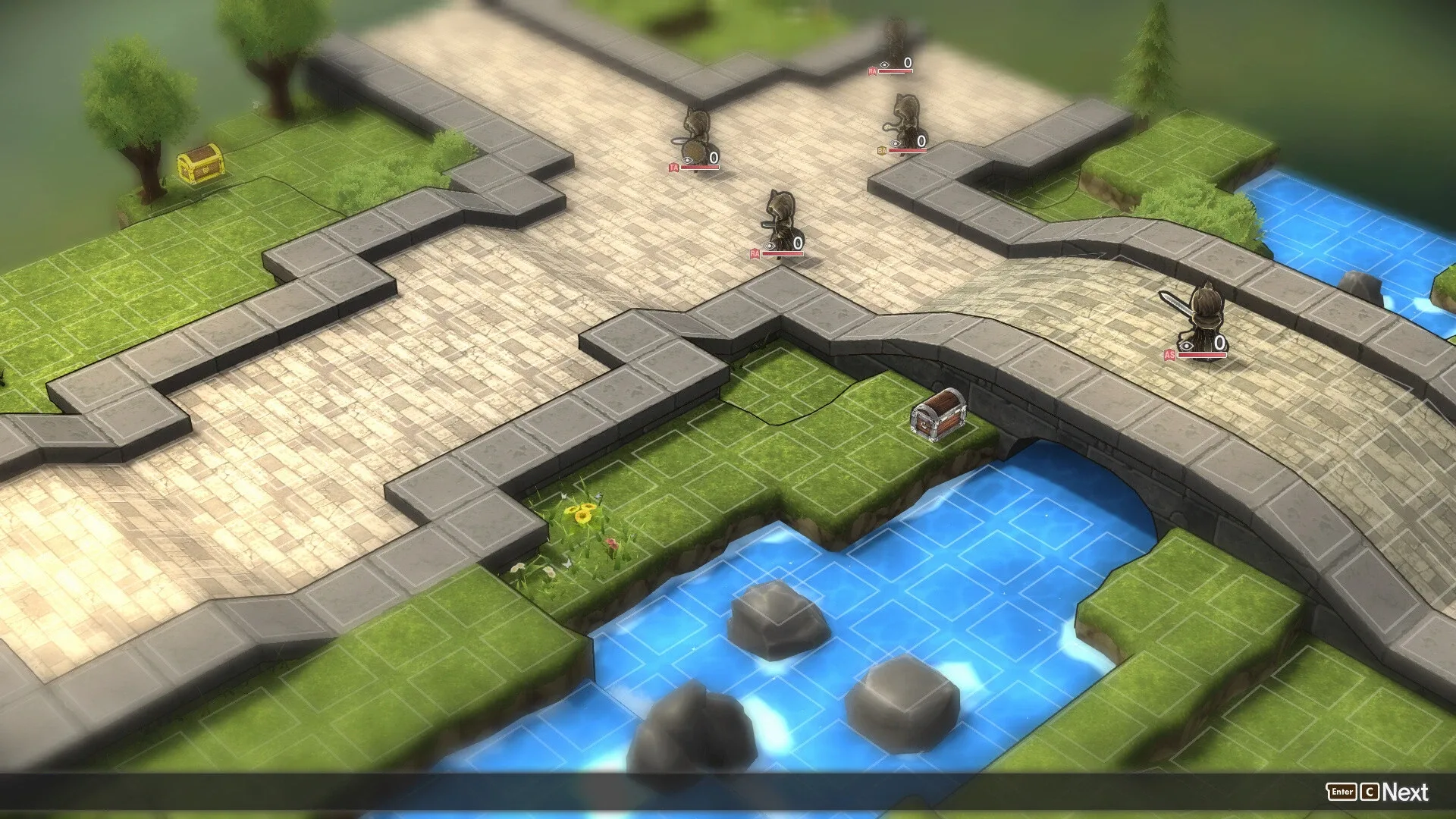Toggle the detection eye on the BA unit
This screenshot has width=1456, height=819.
[x=895, y=143]
